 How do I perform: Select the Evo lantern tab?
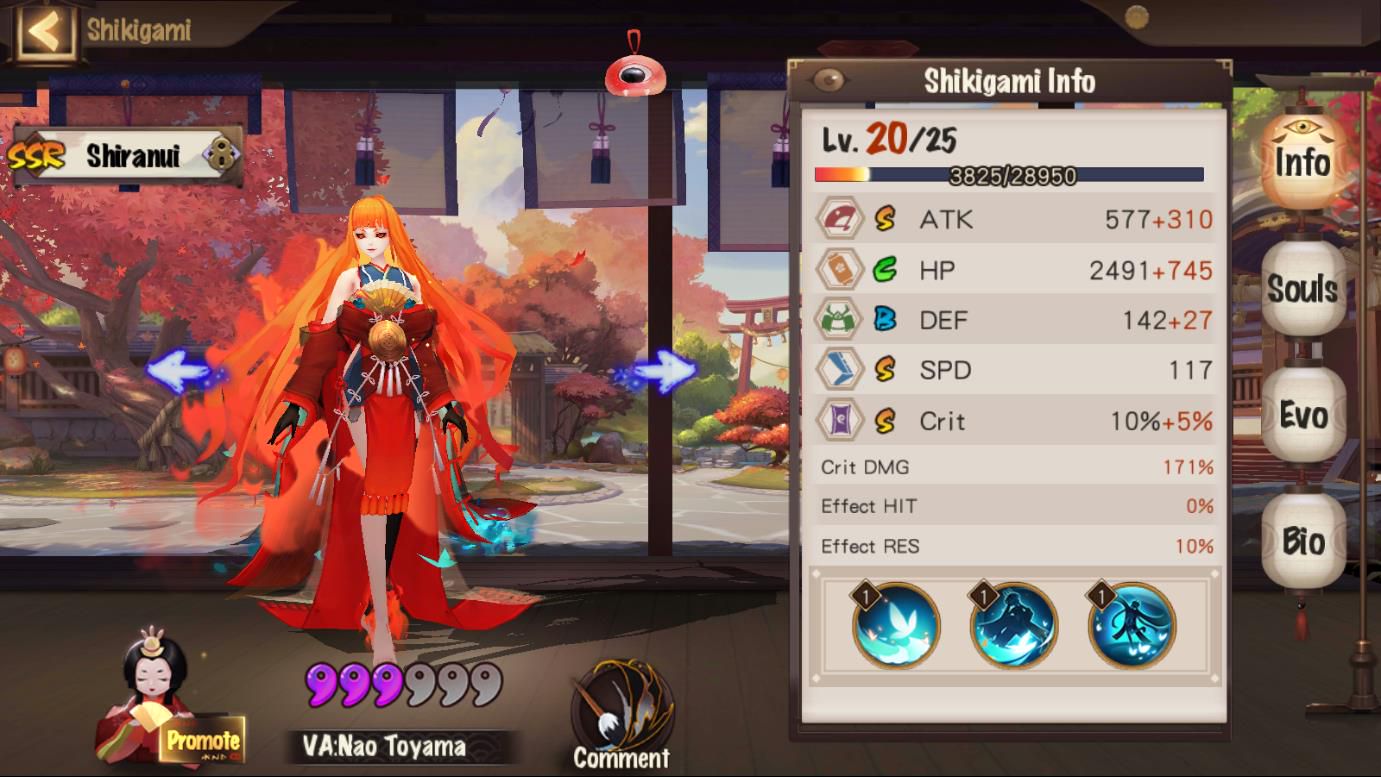(x=1303, y=415)
